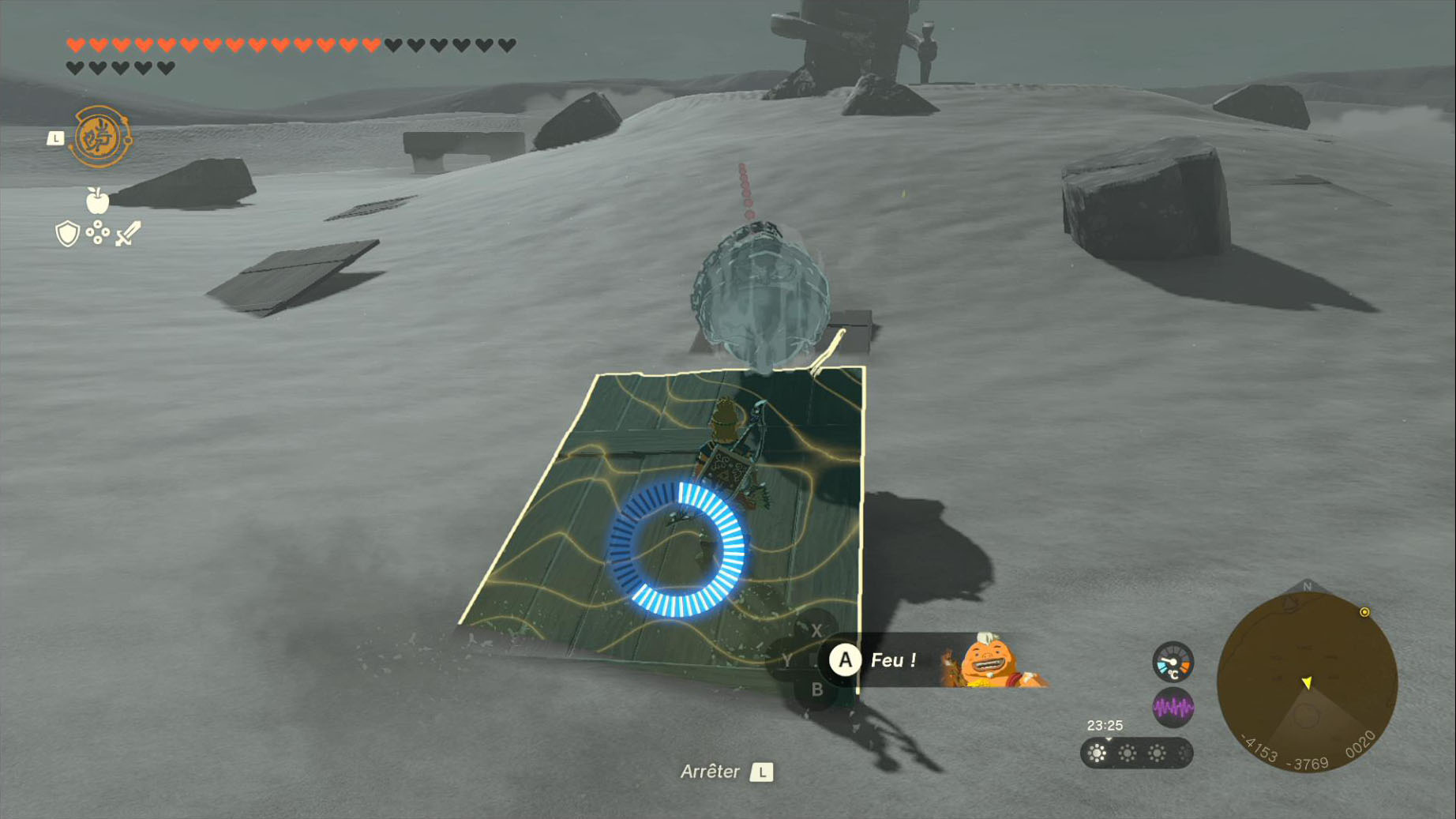Select the sword weapon icon
This screenshot has width=1456, height=819.
(128, 234)
